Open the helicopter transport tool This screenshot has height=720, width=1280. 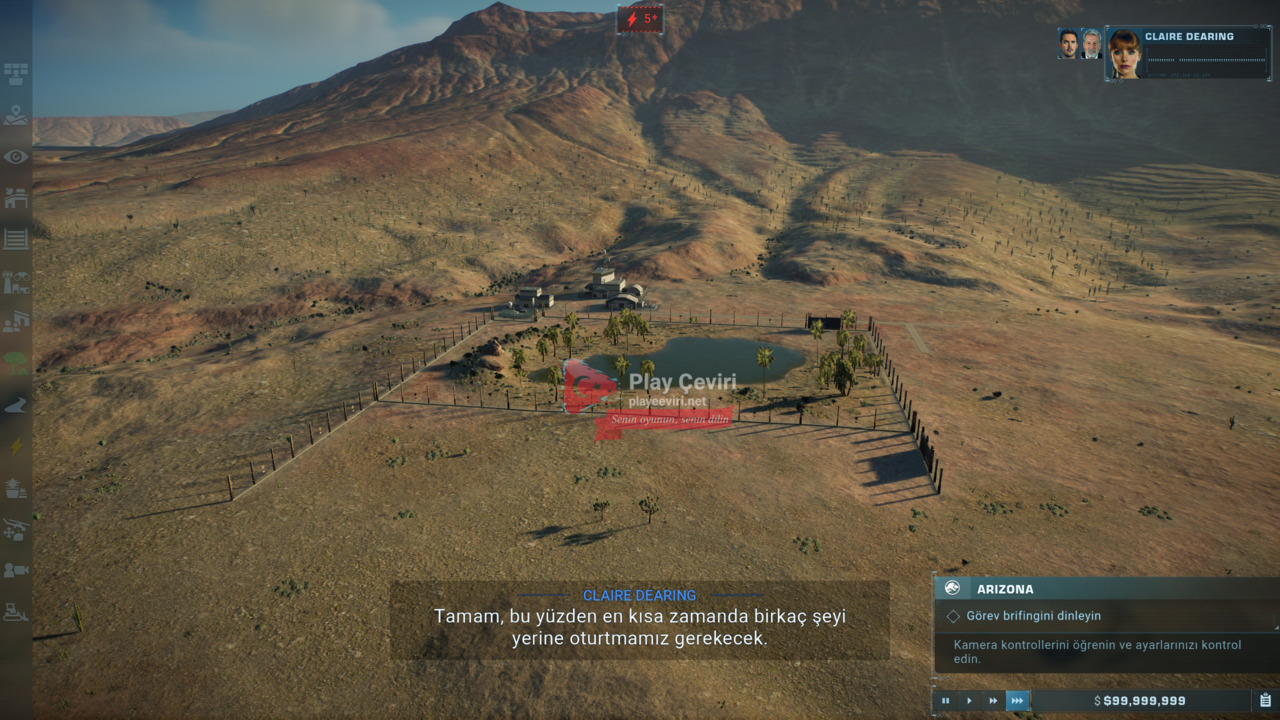pos(16,529)
